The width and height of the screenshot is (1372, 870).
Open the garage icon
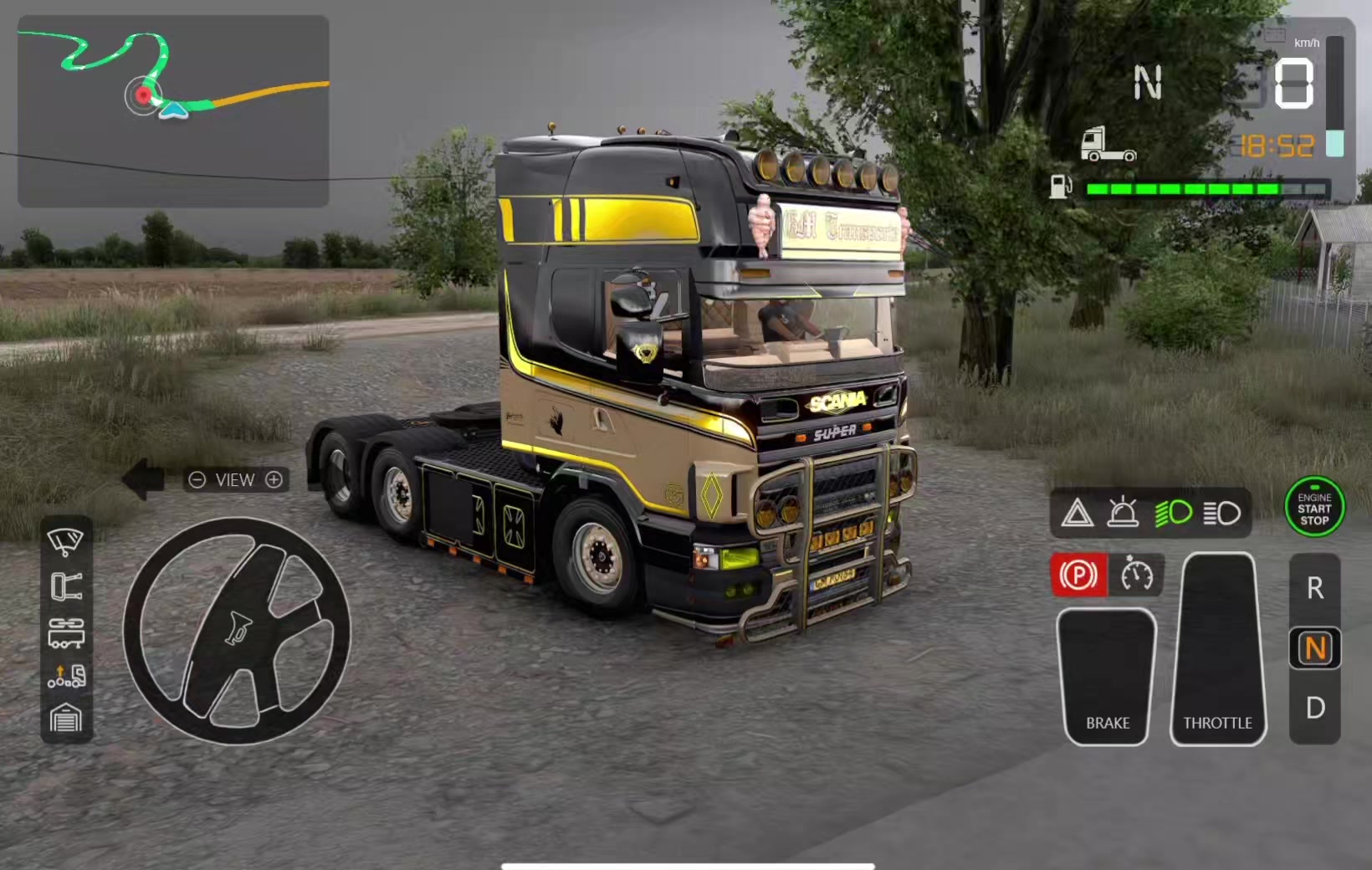tap(66, 719)
